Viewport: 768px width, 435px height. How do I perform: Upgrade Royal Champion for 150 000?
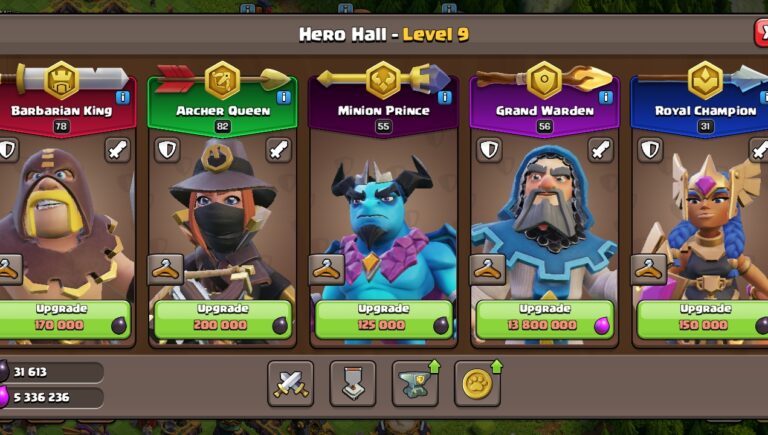(x=704, y=318)
